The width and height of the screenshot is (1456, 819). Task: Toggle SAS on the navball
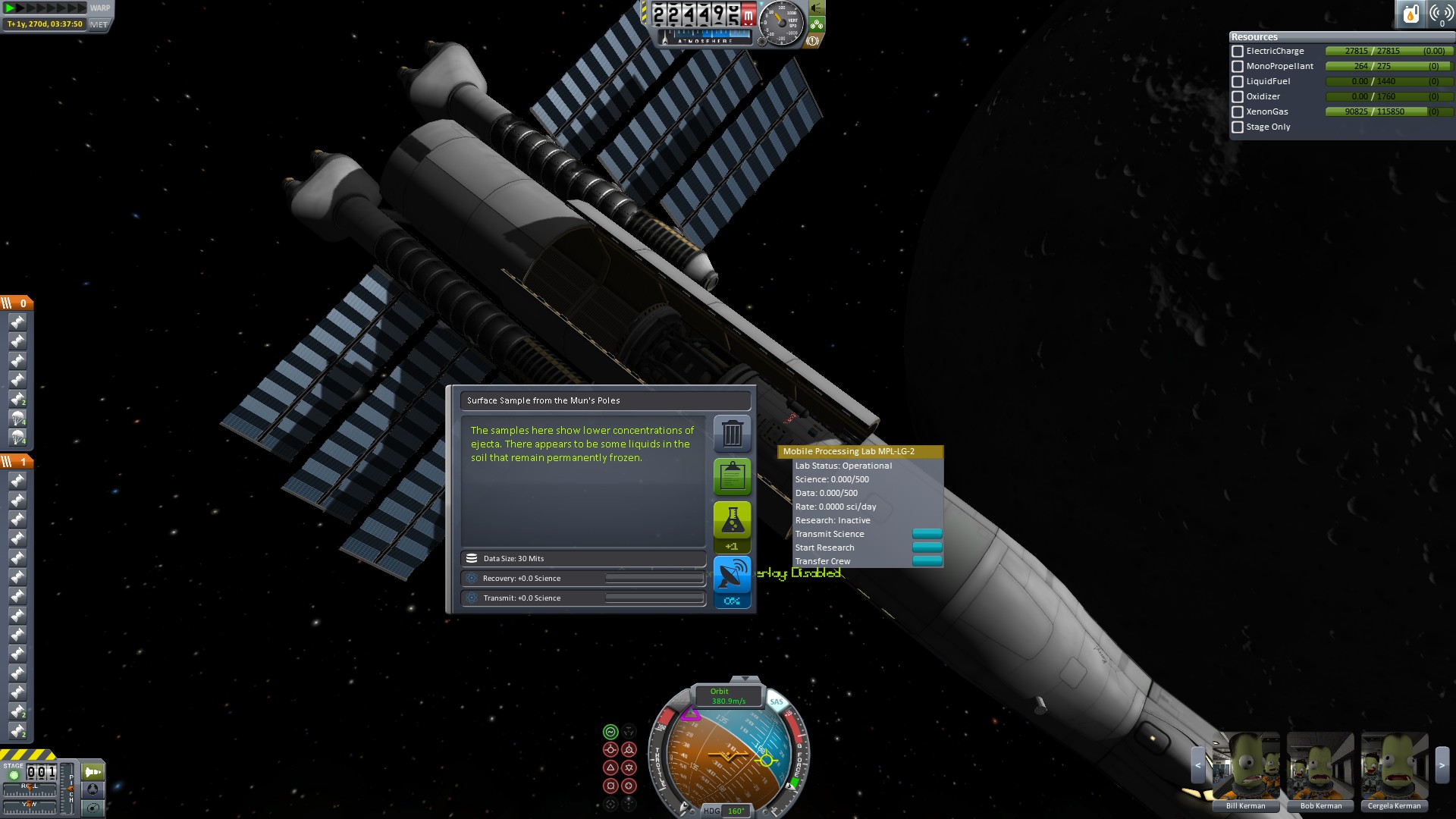point(777,701)
